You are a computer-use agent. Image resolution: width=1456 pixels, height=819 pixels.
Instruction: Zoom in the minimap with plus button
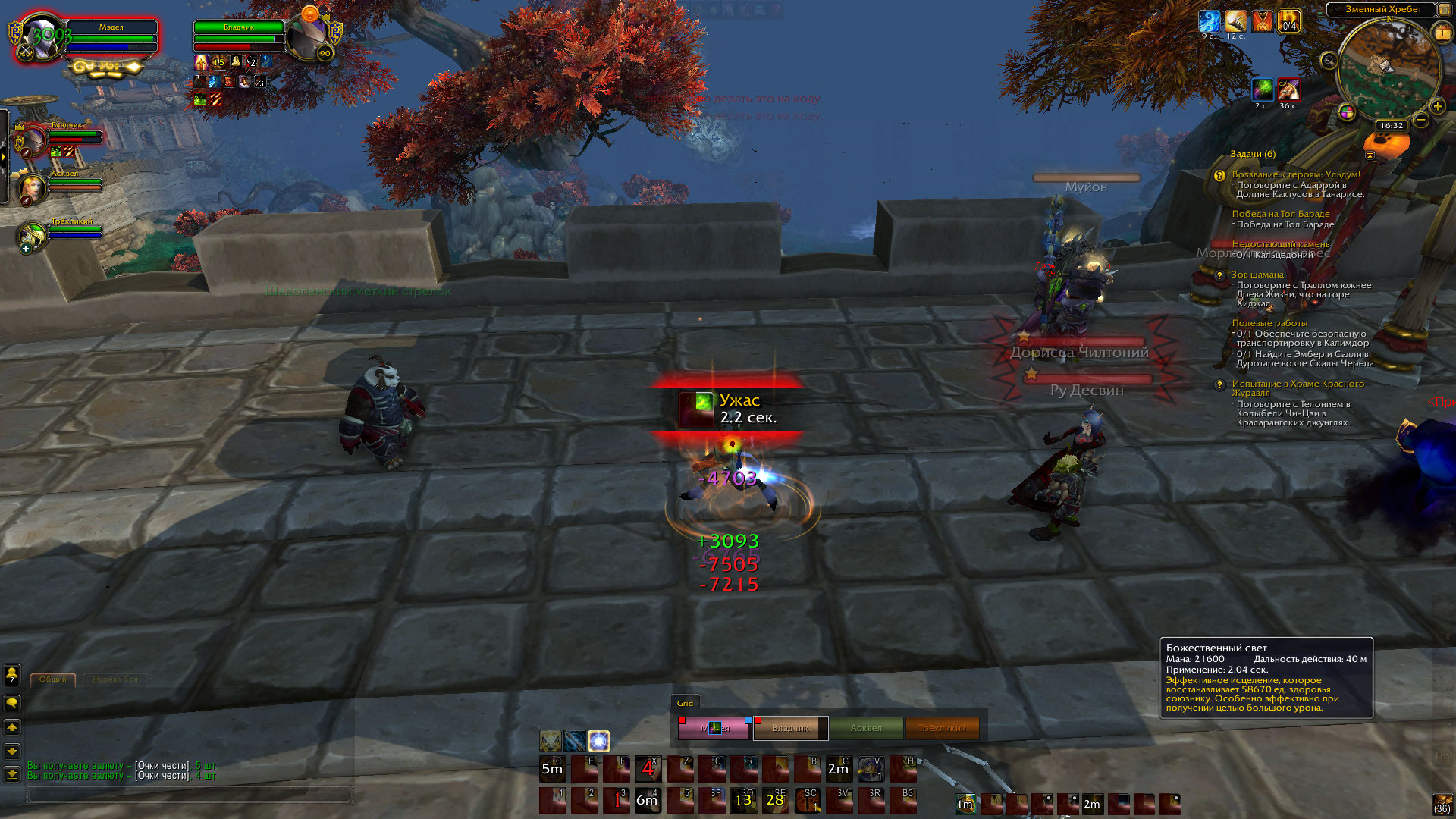click(x=1437, y=106)
